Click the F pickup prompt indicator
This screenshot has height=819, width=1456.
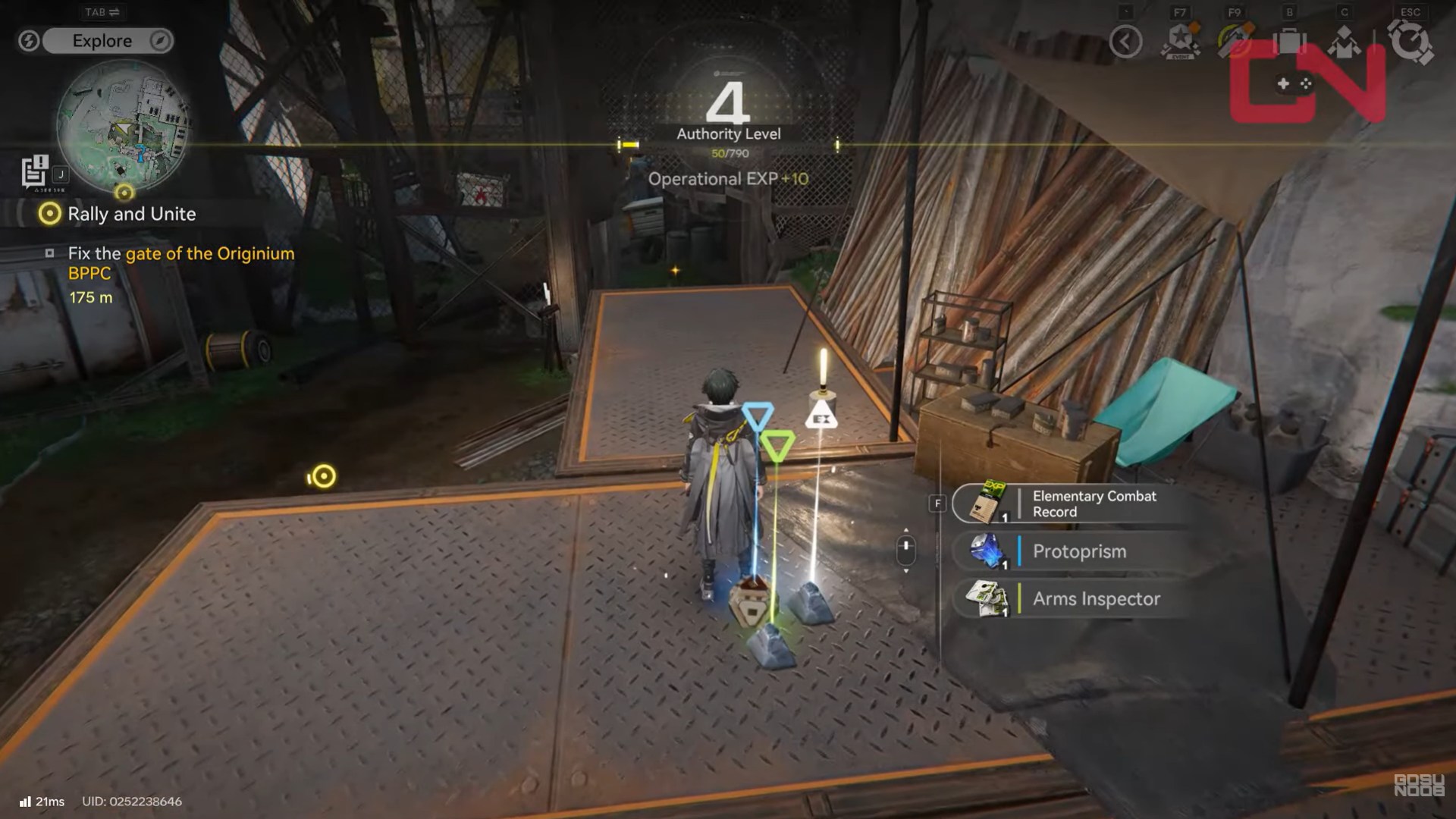[x=937, y=502]
